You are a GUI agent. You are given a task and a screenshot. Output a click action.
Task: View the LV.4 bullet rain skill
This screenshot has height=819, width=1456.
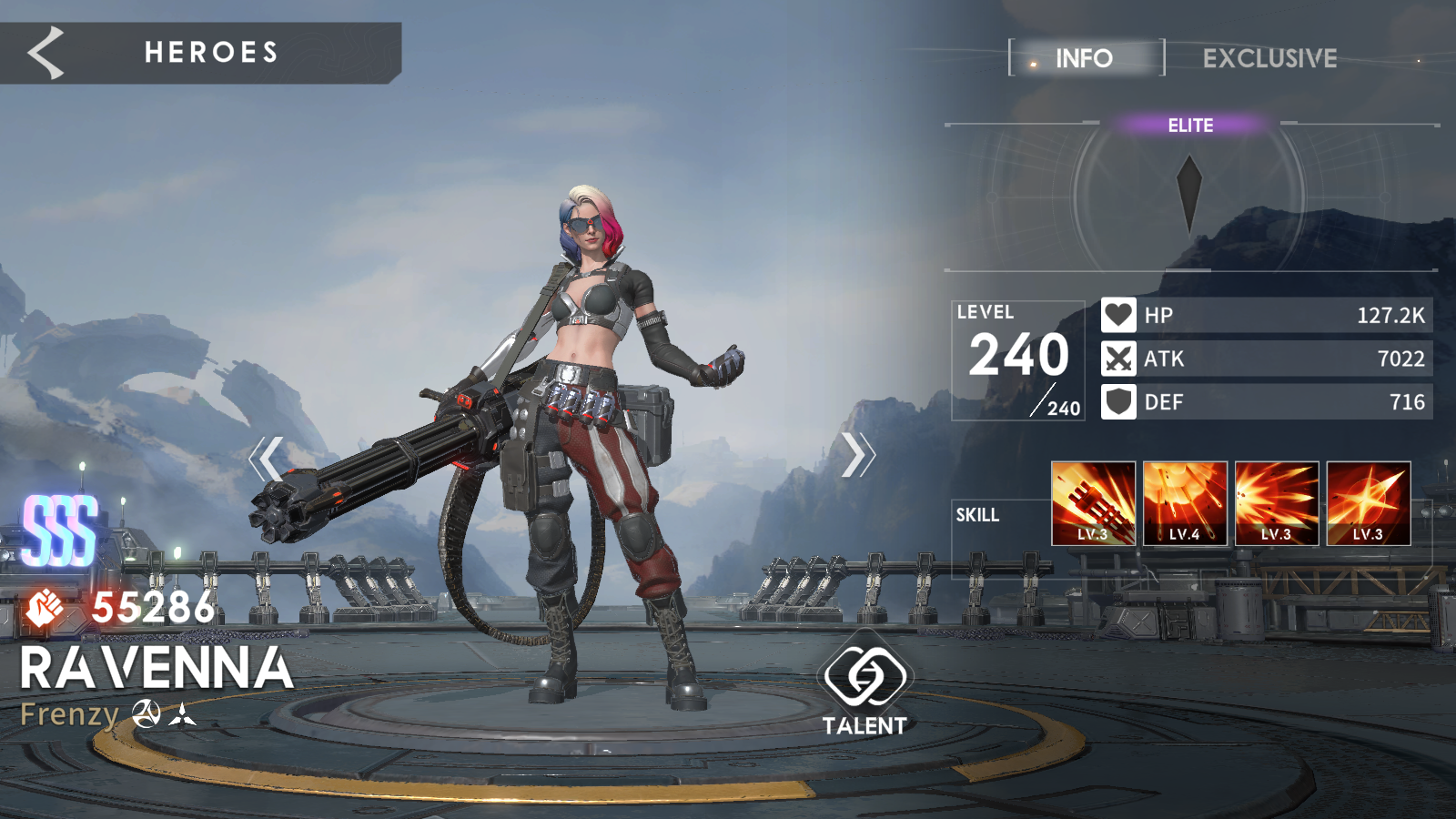click(1185, 503)
